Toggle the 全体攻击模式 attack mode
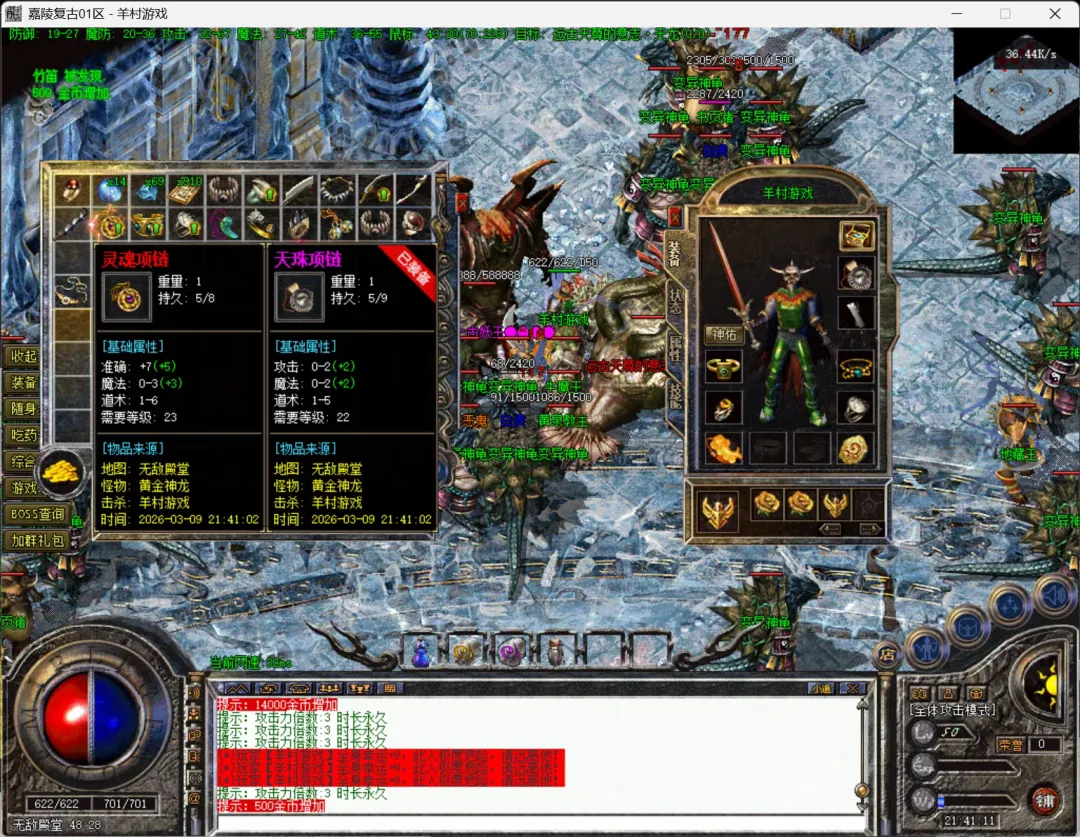Image resolution: width=1080 pixels, height=837 pixels. coord(952,710)
